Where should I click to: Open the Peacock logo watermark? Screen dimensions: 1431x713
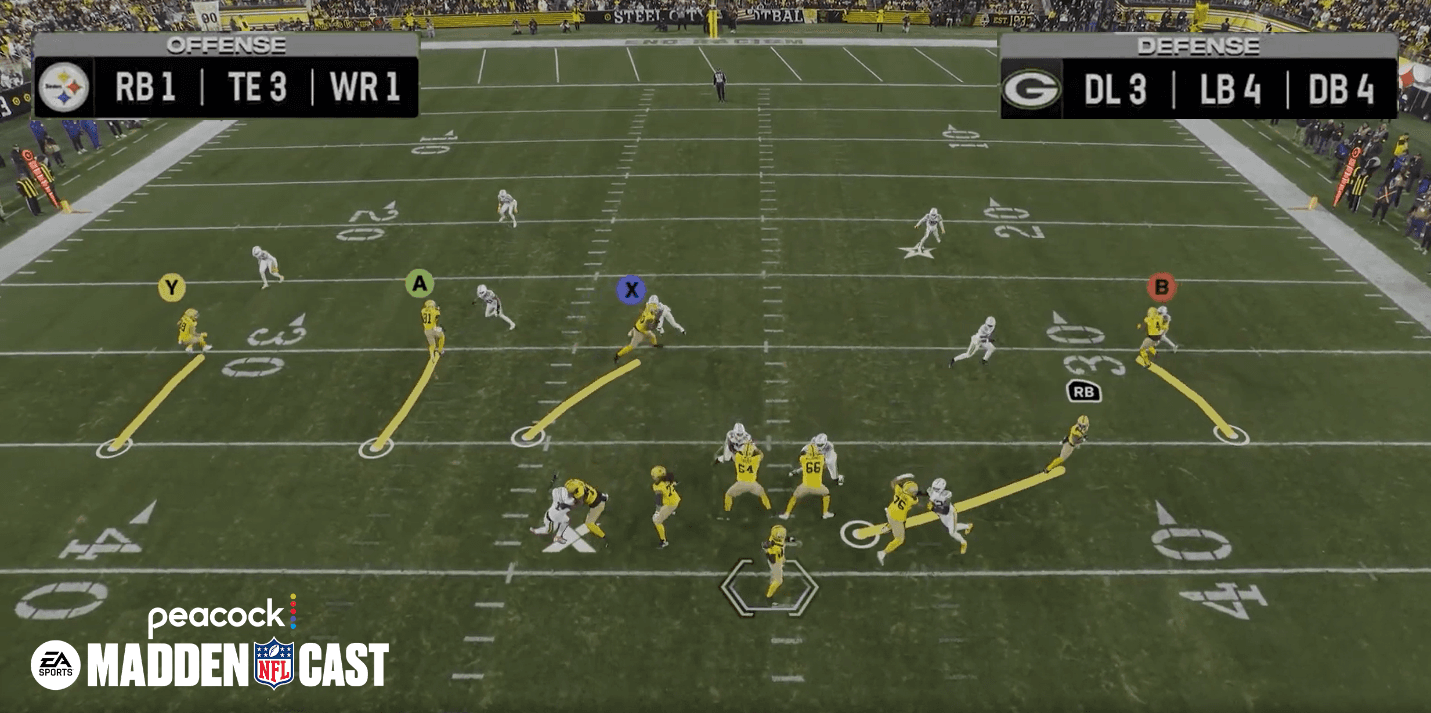222,615
